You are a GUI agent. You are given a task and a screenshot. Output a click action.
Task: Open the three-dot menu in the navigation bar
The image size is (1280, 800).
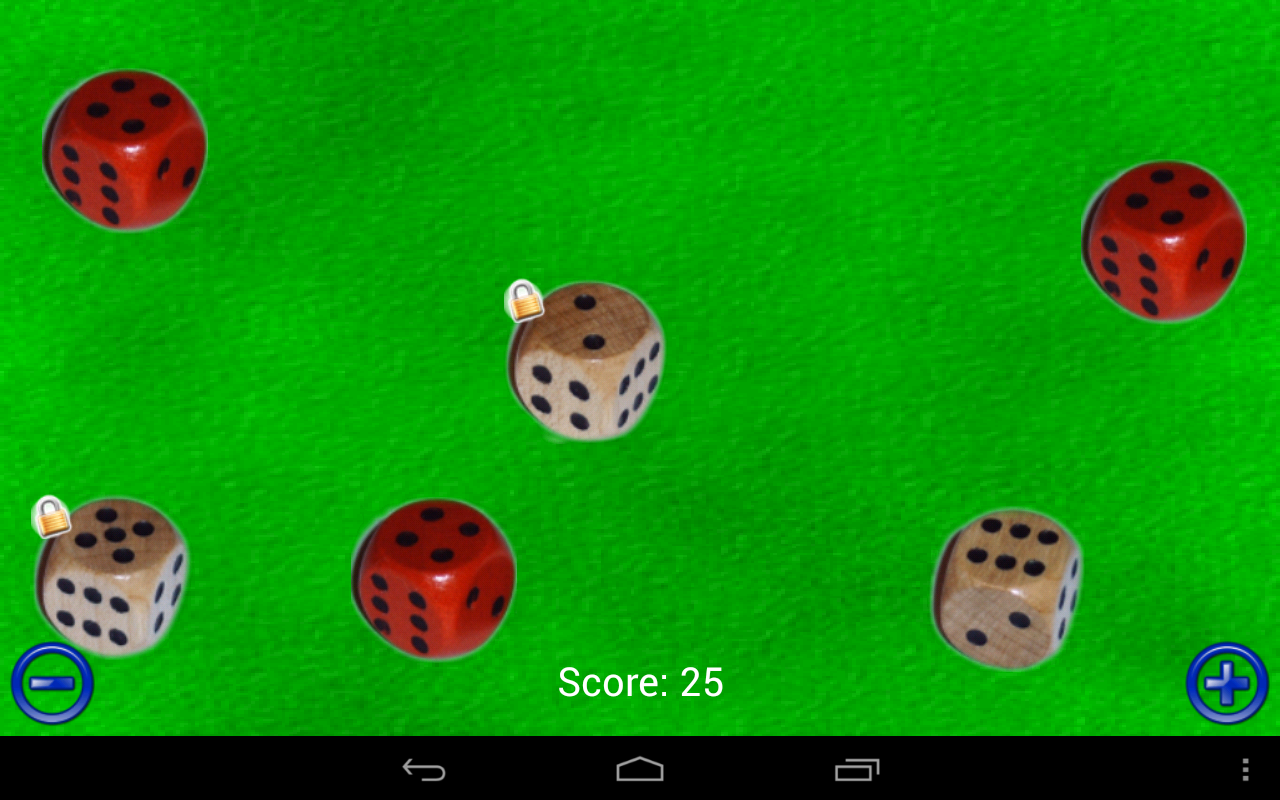1245,769
